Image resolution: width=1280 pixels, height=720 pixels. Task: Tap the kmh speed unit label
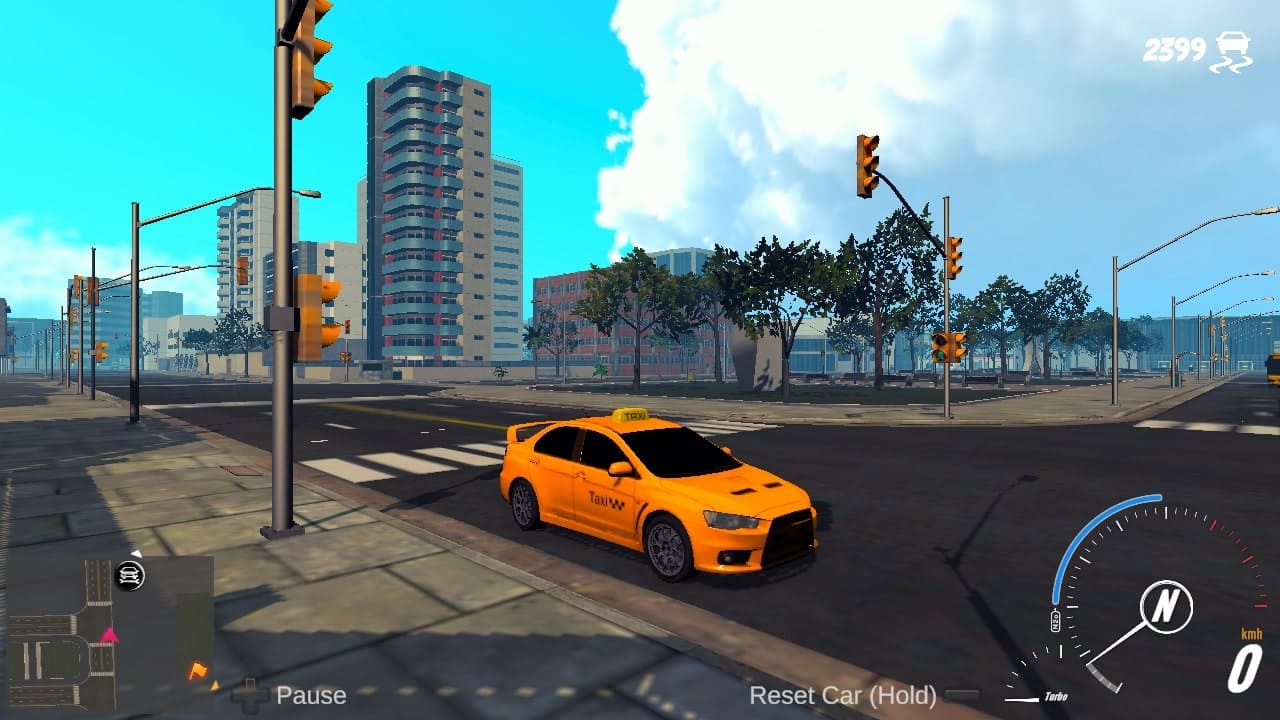pyautogui.click(x=1252, y=634)
